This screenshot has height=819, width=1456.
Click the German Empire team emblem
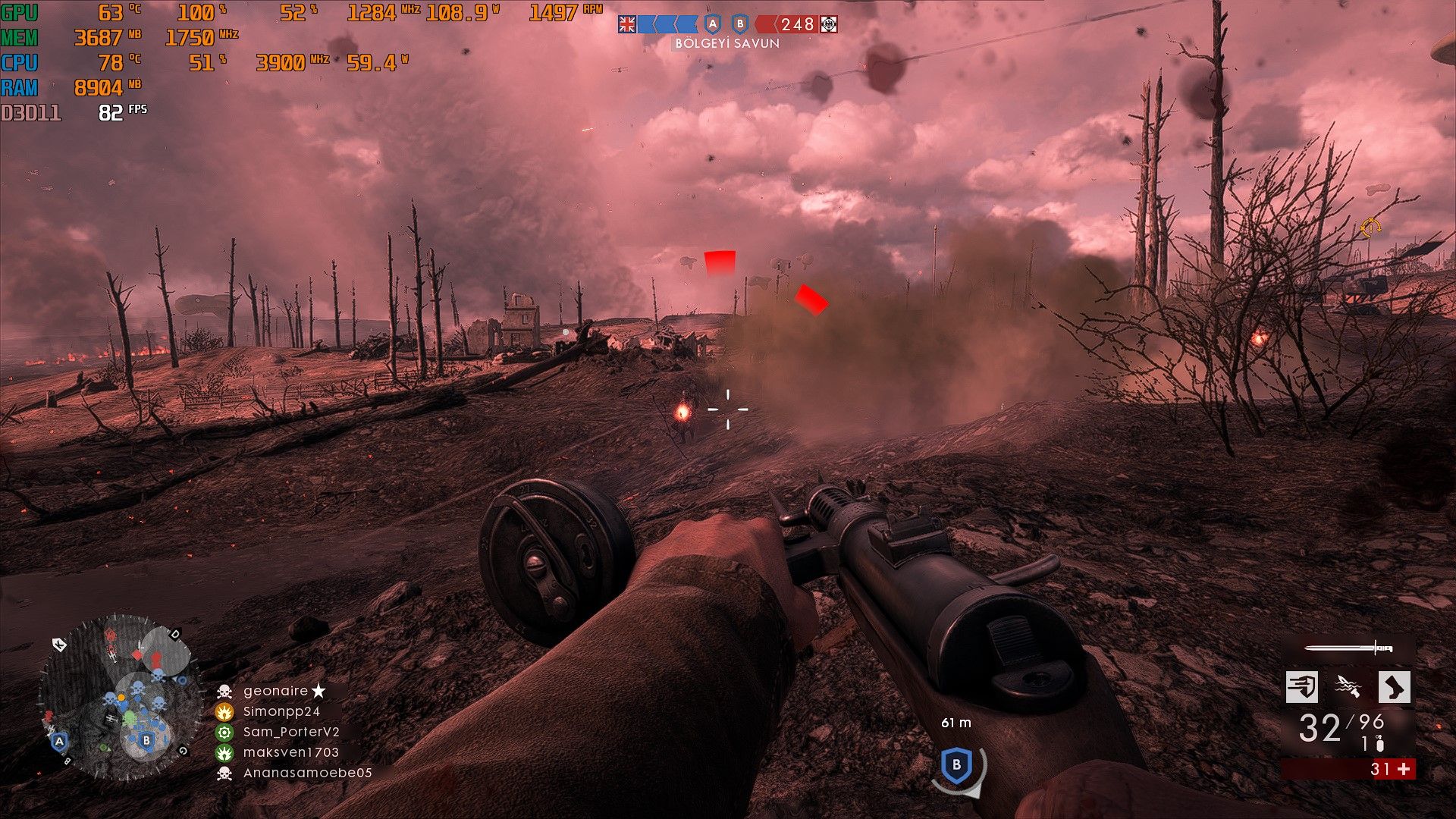click(x=829, y=24)
